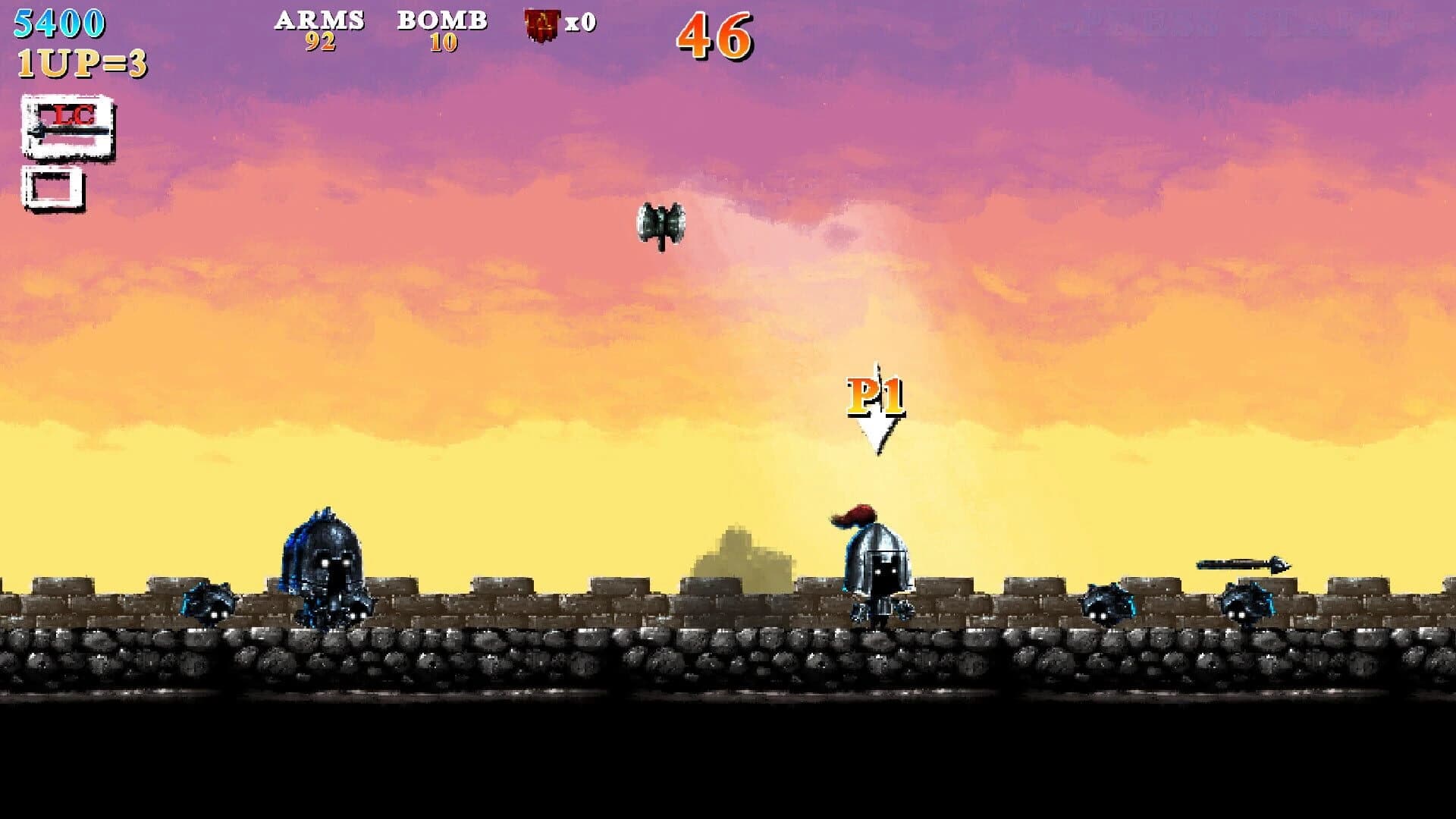The image size is (1456, 819).
Task: Click the ARMS 92 counter
Action: click(x=318, y=30)
